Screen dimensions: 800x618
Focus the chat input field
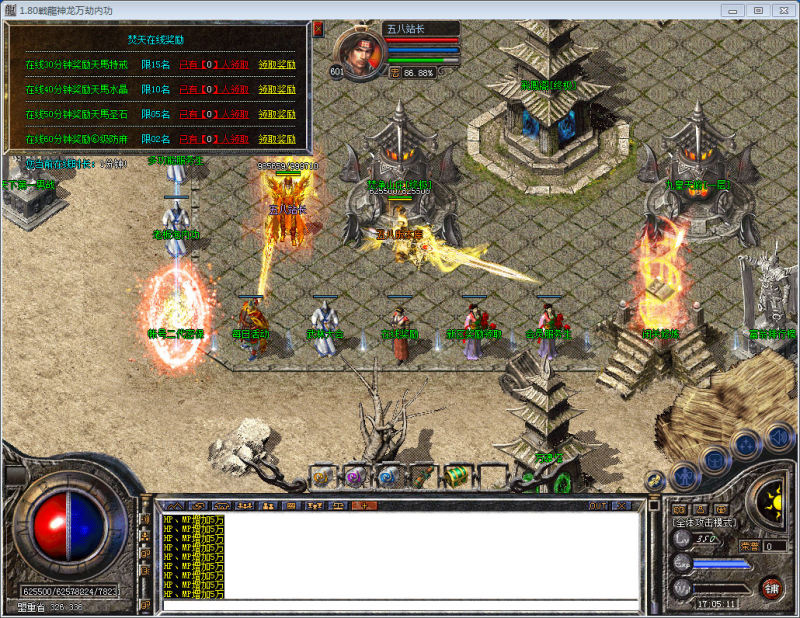400,605
